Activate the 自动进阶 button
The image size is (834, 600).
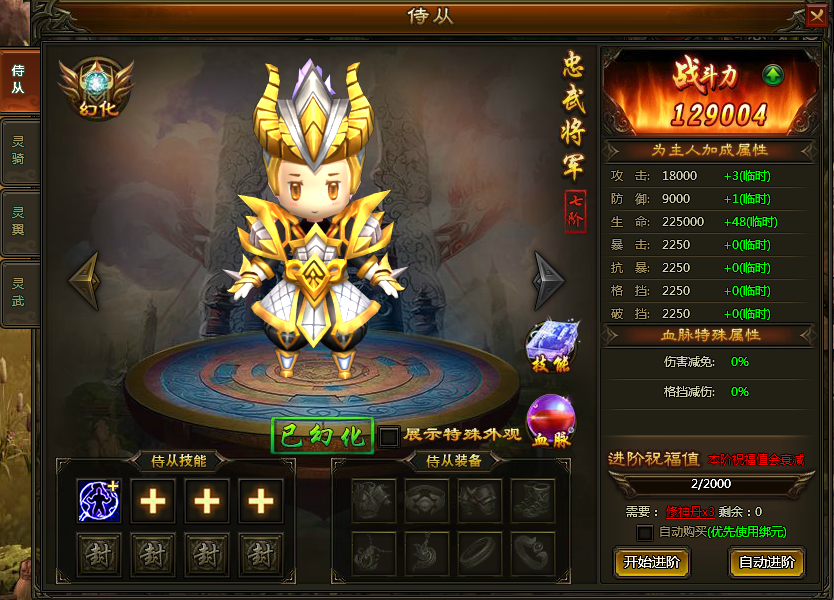pyautogui.click(x=766, y=562)
